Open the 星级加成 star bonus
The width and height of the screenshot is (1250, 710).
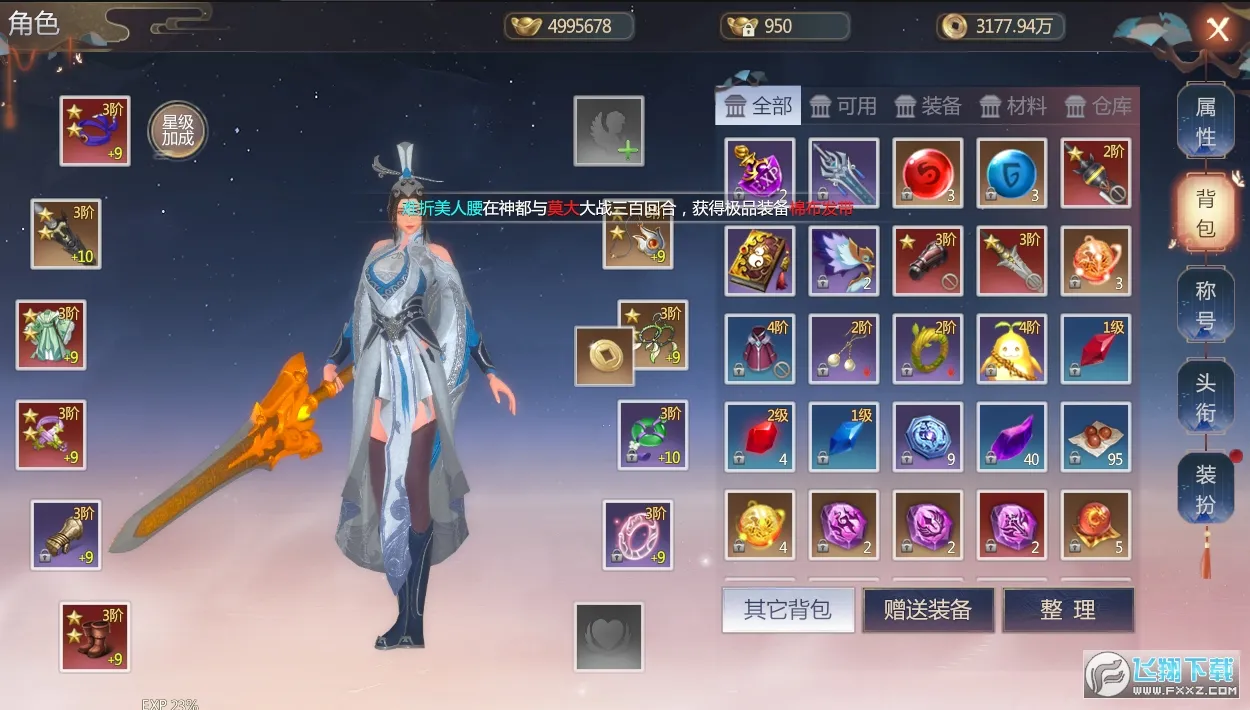point(177,131)
